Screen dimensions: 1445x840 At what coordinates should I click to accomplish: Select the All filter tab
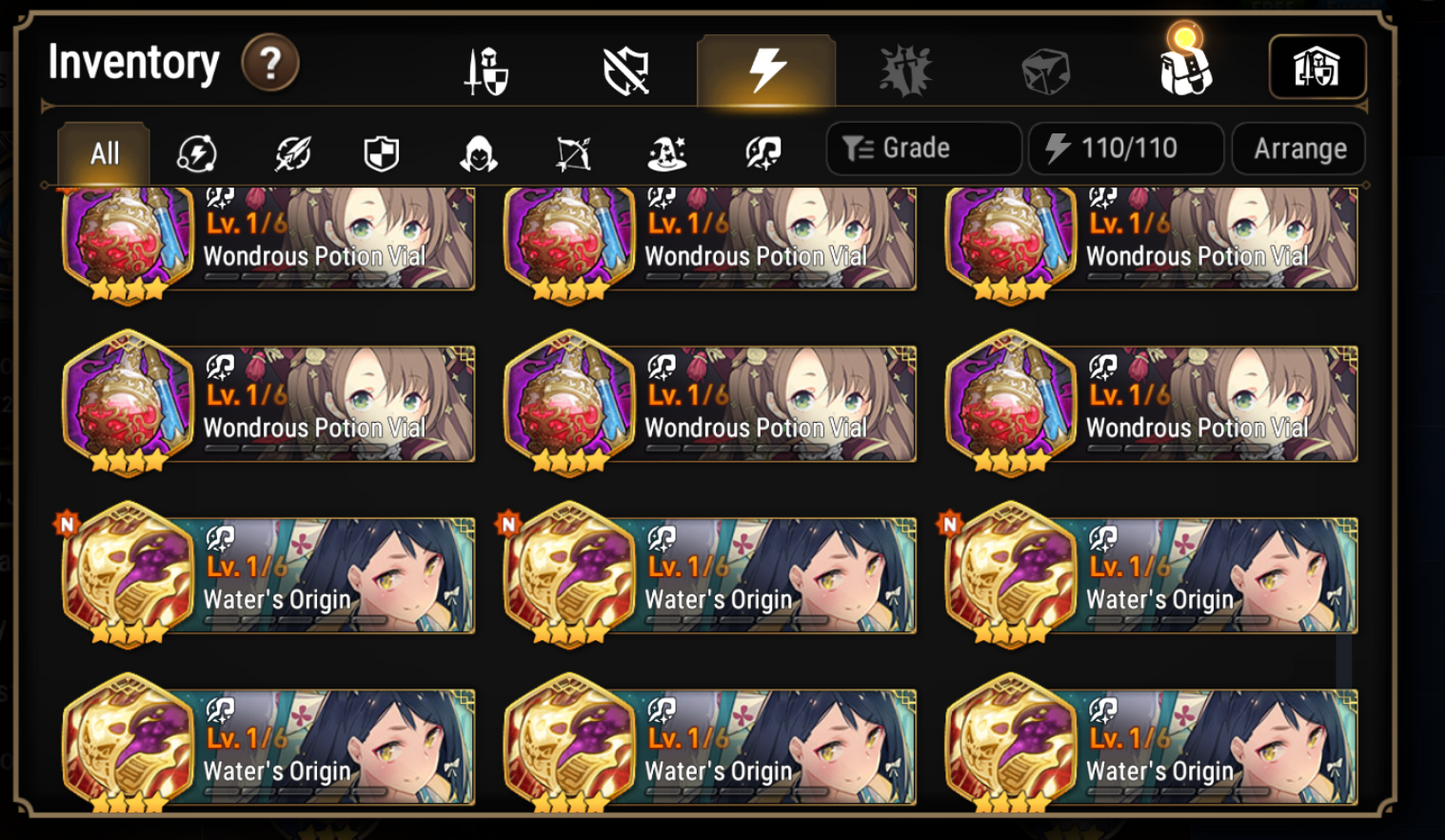tap(103, 153)
